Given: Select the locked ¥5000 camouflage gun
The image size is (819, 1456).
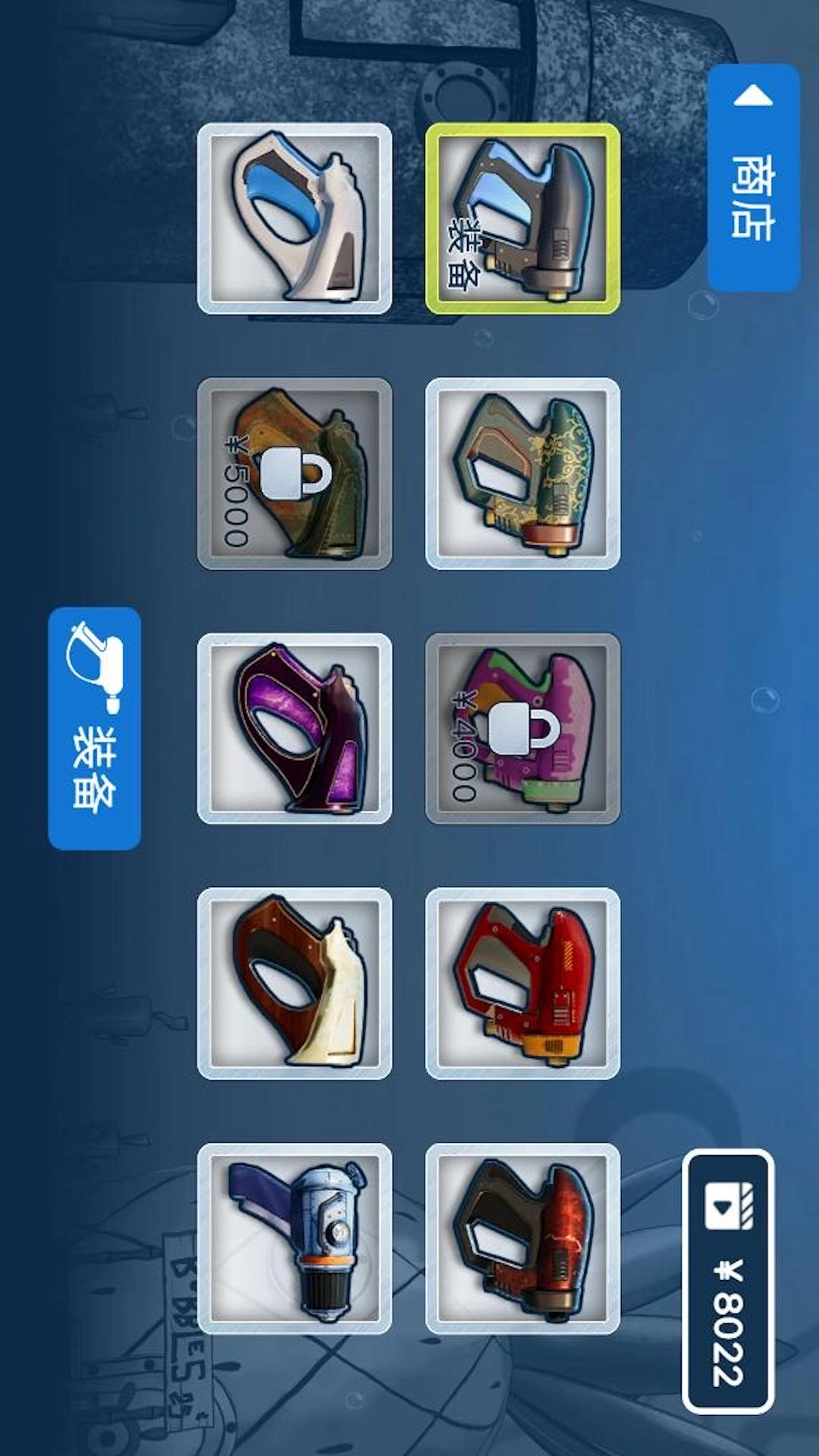Looking at the screenshot, I should click(x=294, y=474).
